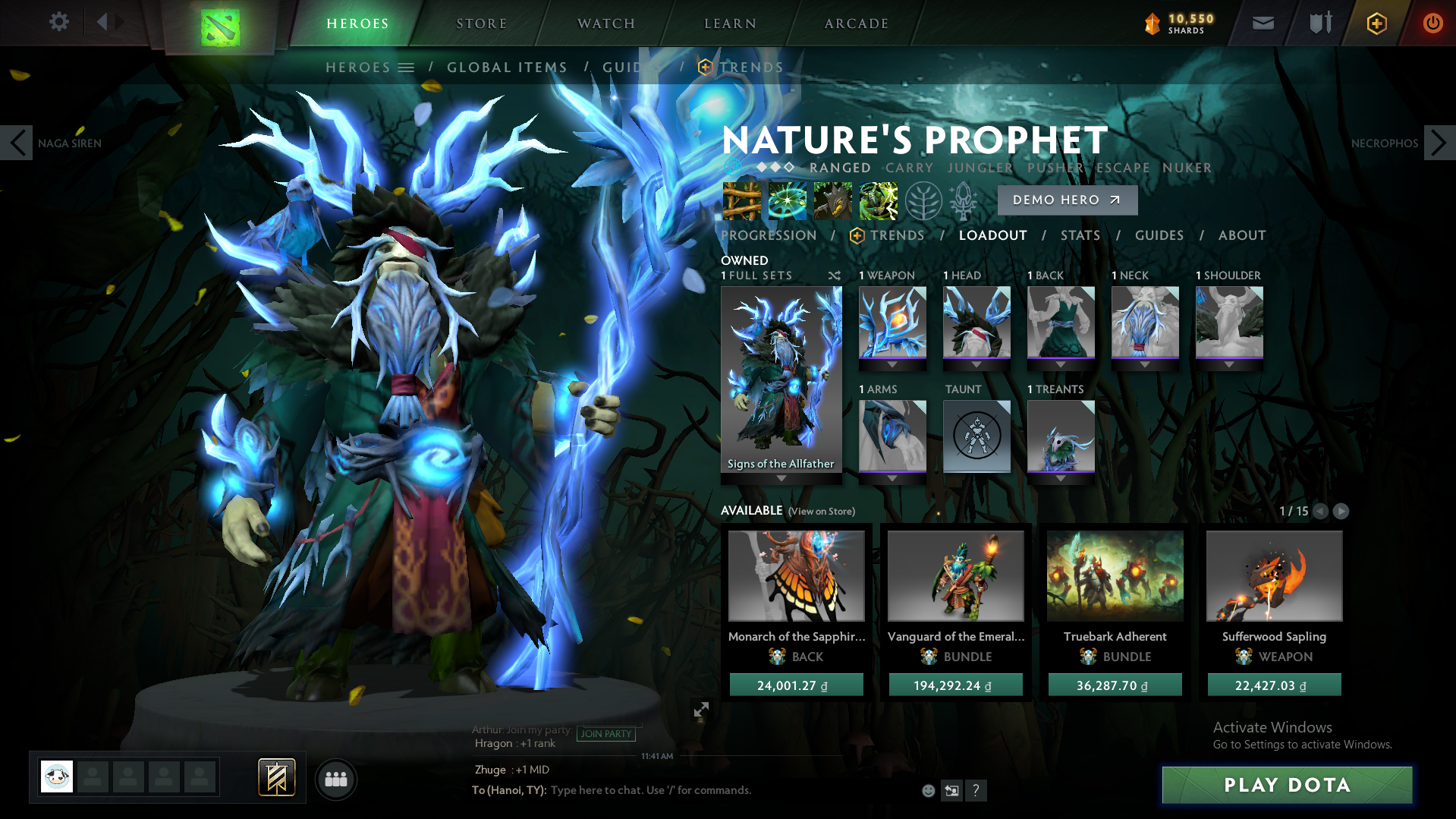Image resolution: width=1456 pixels, height=819 pixels.
Task: Open the hero talent tree icon
Action: (923, 201)
